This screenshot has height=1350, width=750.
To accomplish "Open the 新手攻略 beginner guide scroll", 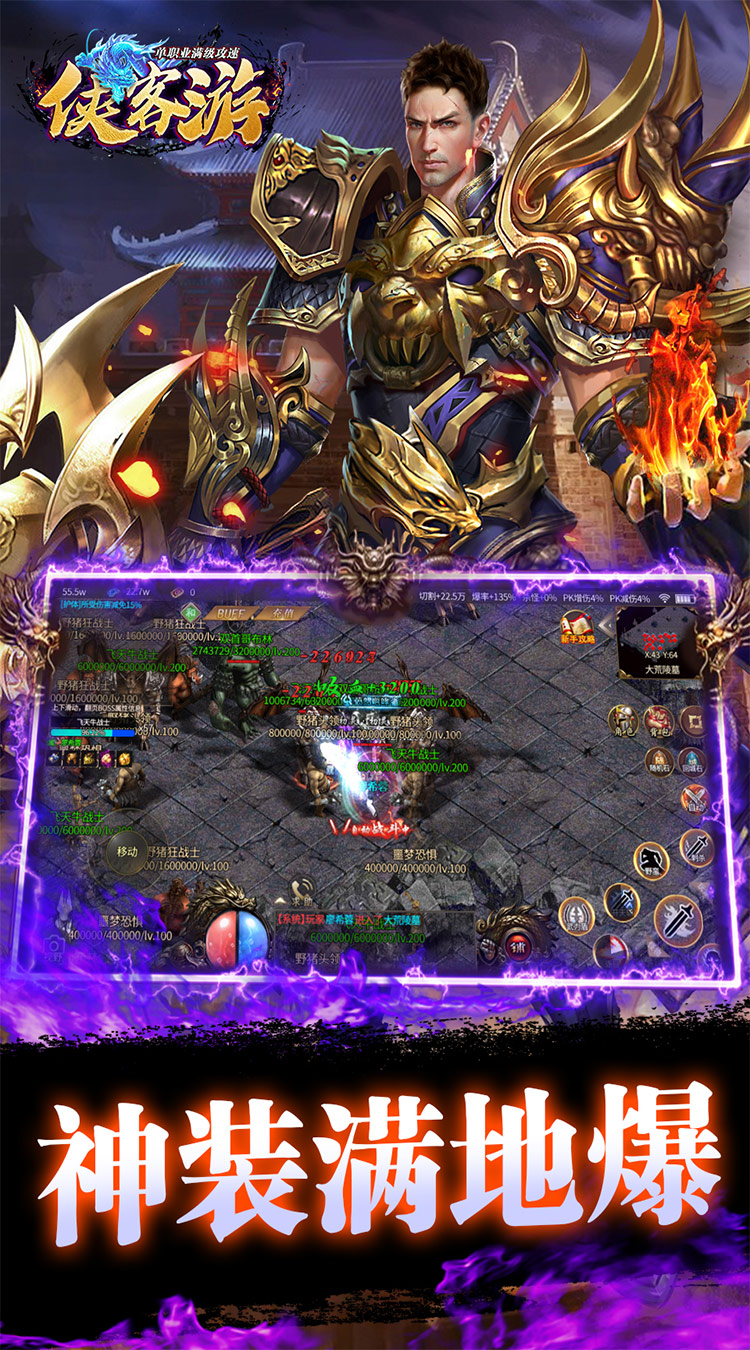I will pyautogui.click(x=577, y=629).
